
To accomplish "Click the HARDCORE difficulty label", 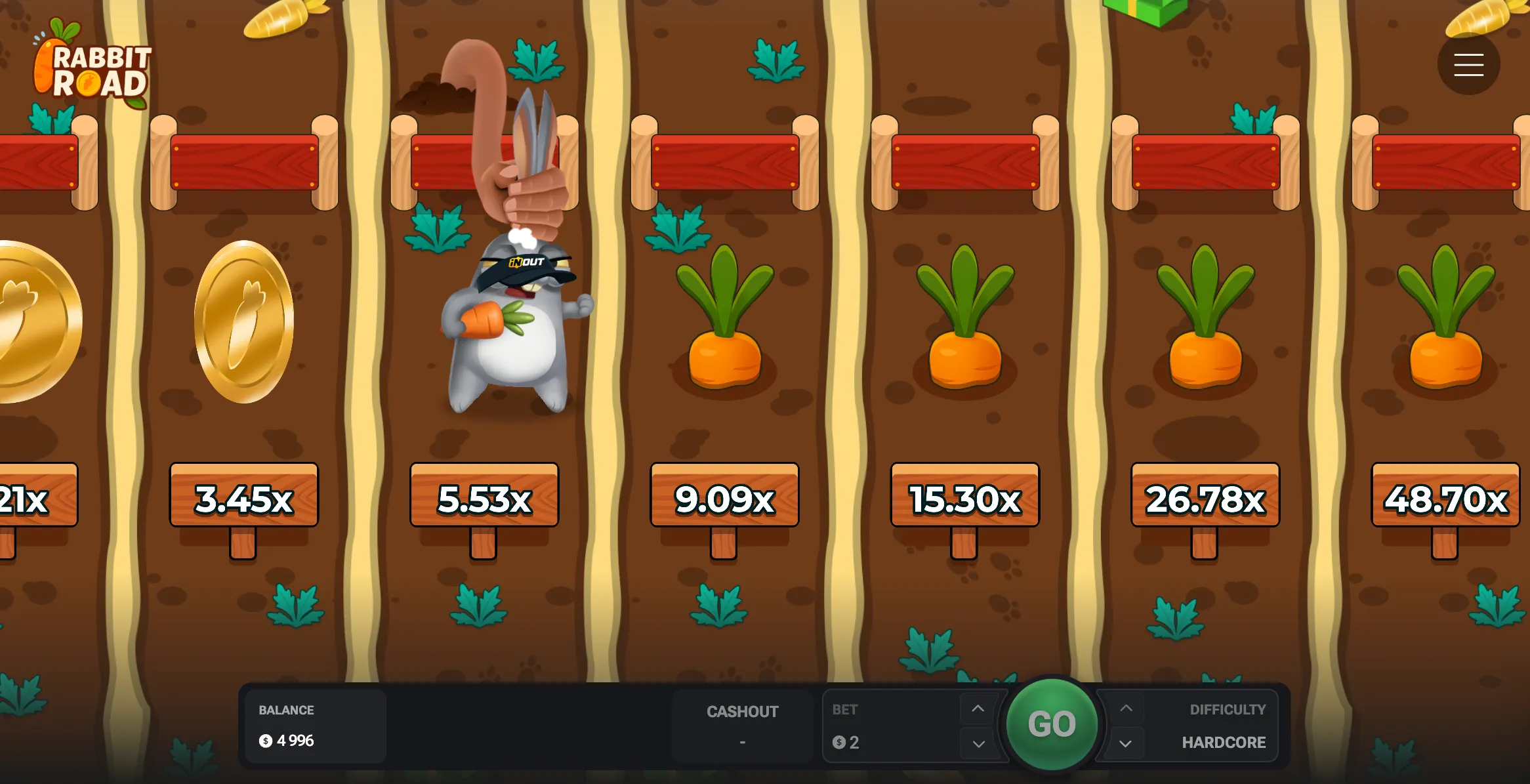I will (1224, 742).
